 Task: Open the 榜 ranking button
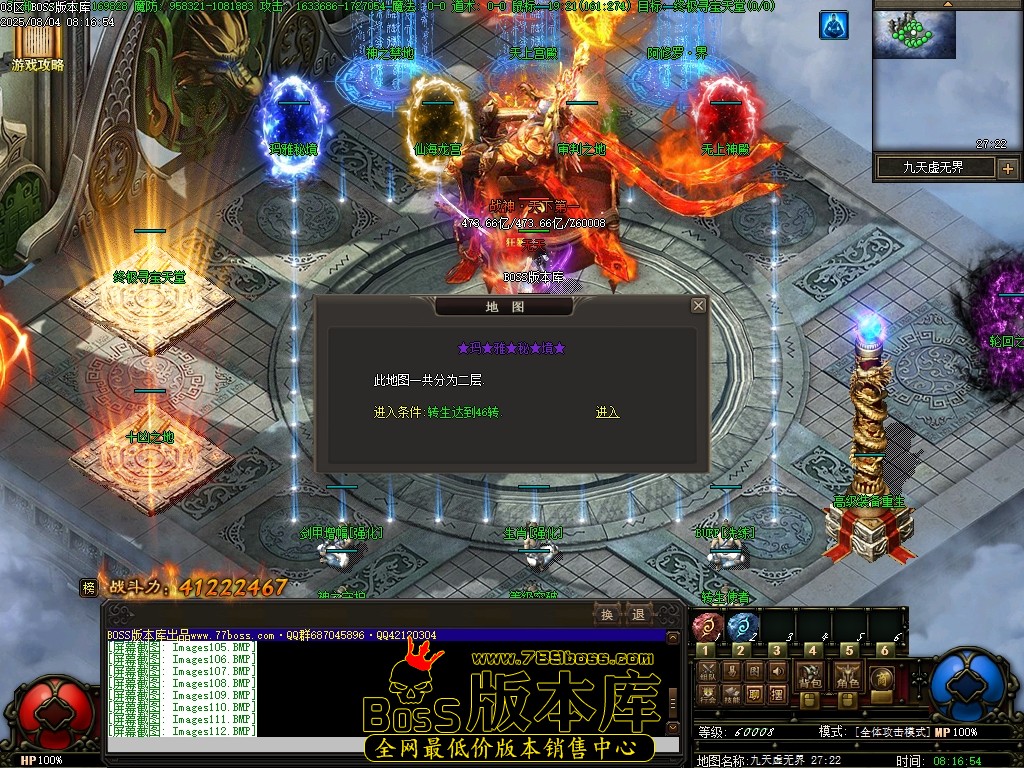[89, 588]
